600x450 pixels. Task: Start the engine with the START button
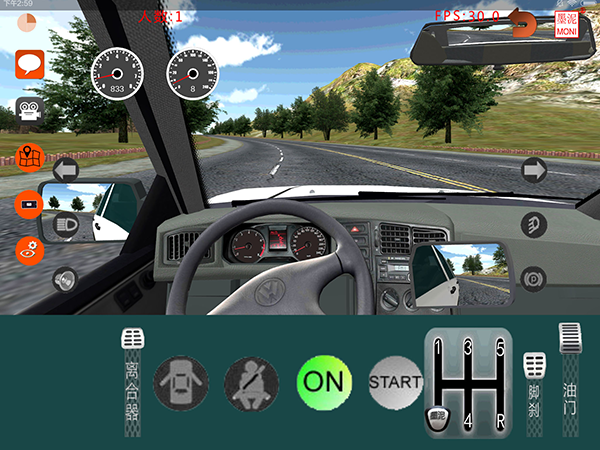point(395,381)
